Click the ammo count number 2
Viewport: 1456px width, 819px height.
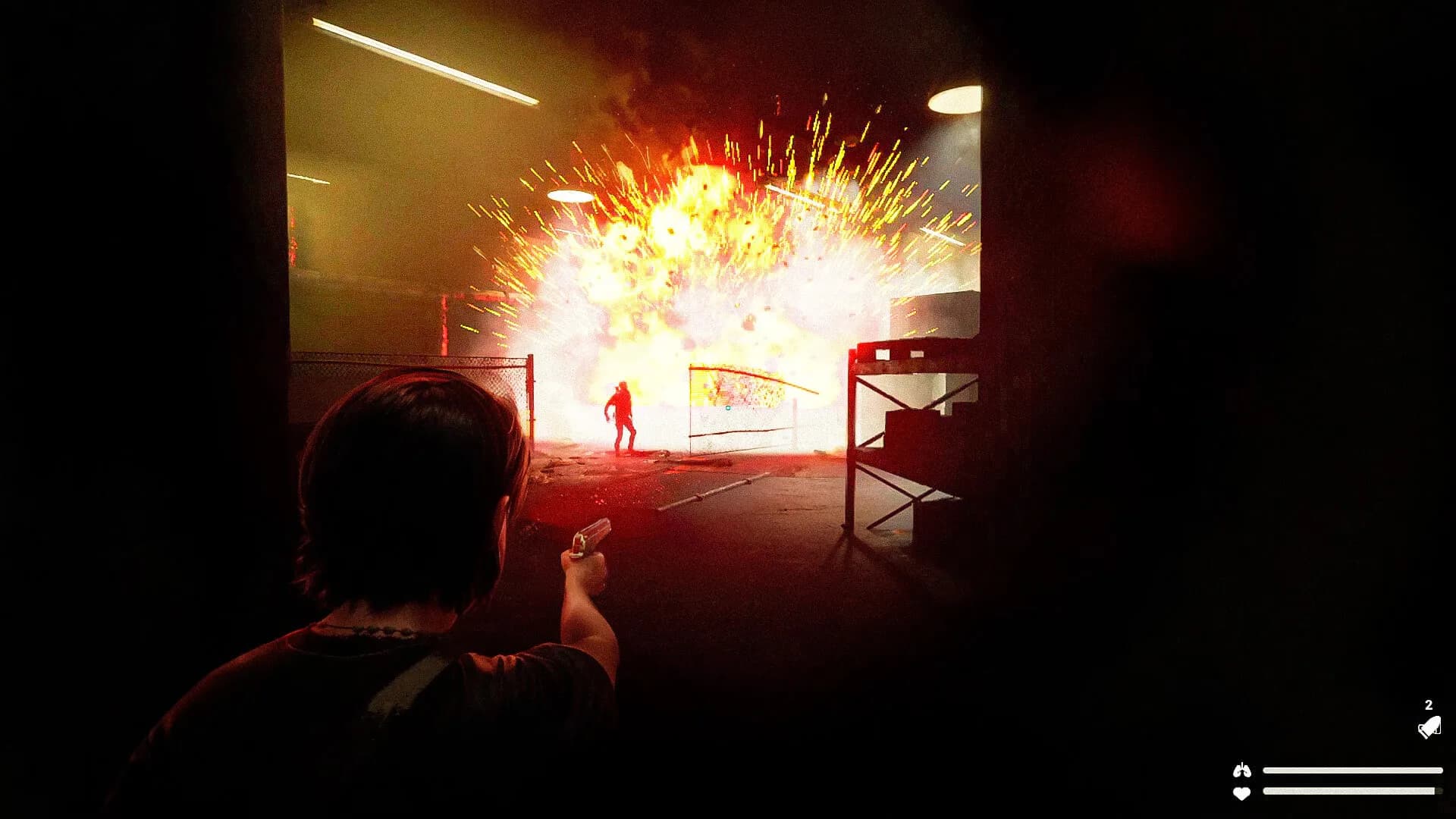click(x=1429, y=704)
